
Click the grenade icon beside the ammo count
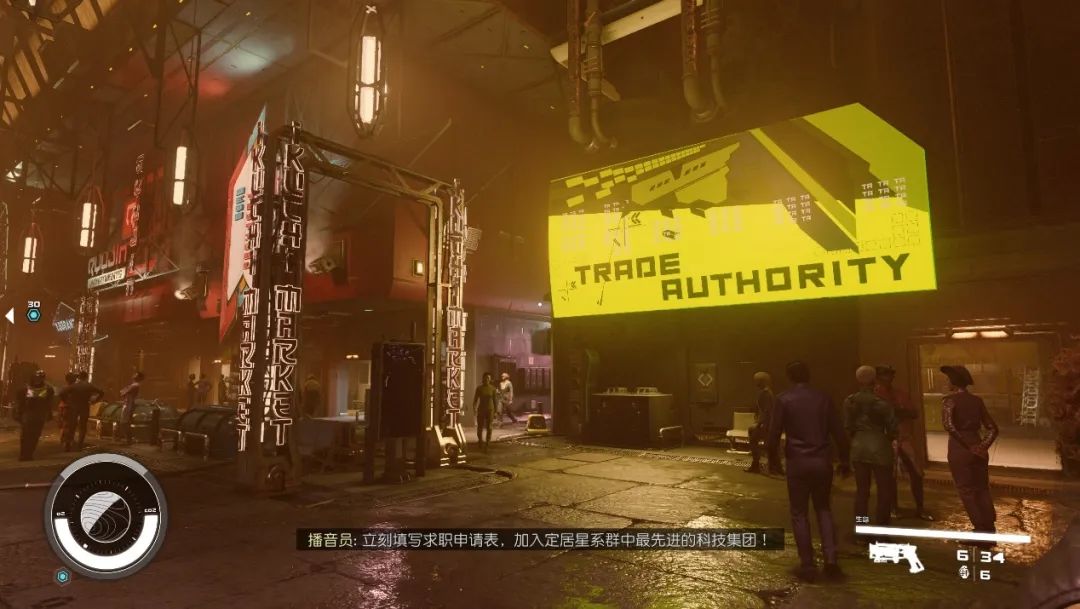coord(964,573)
